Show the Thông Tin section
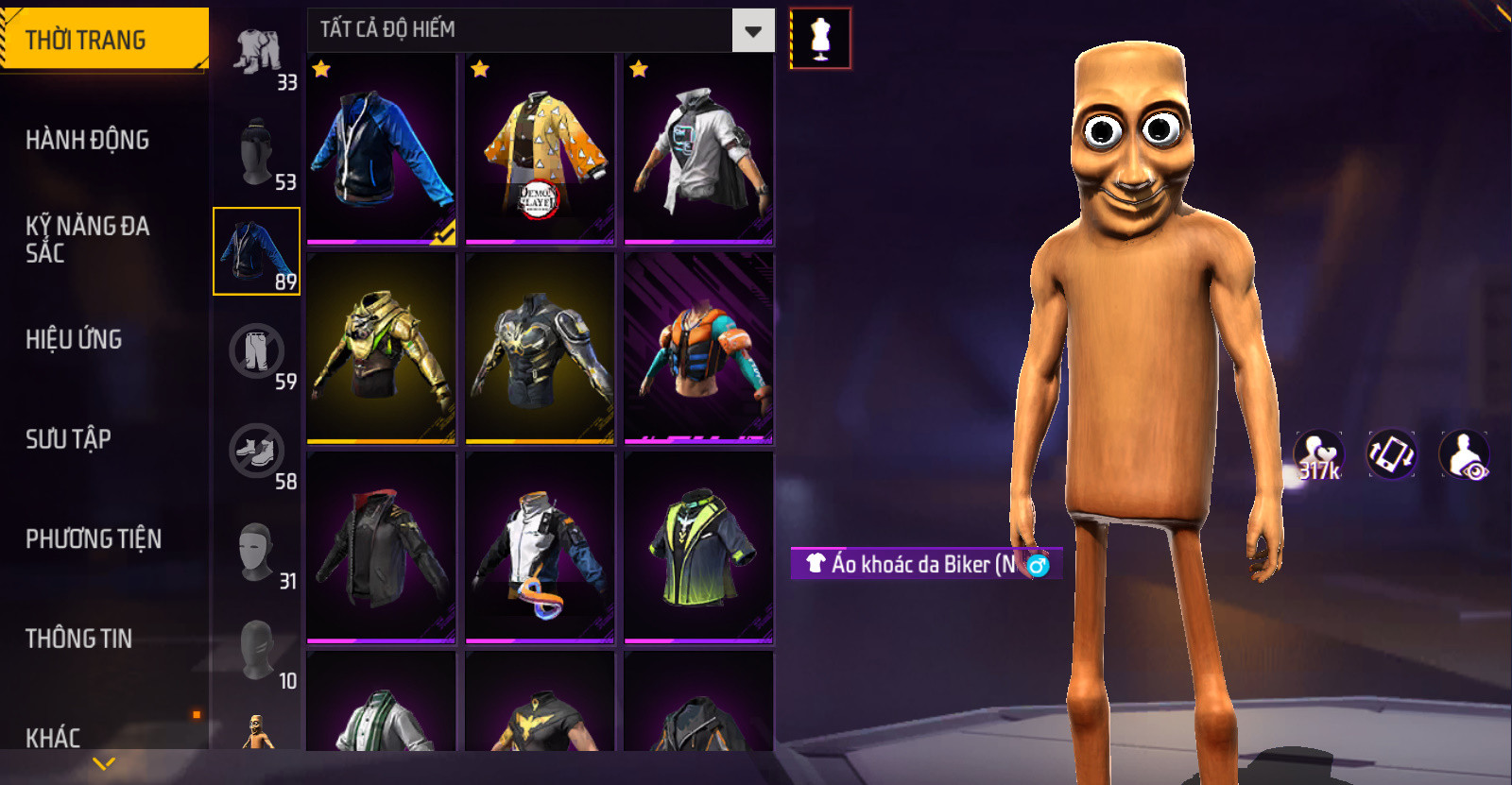Image resolution: width=1512 pixels, height=785 pixels. [78, 639]
